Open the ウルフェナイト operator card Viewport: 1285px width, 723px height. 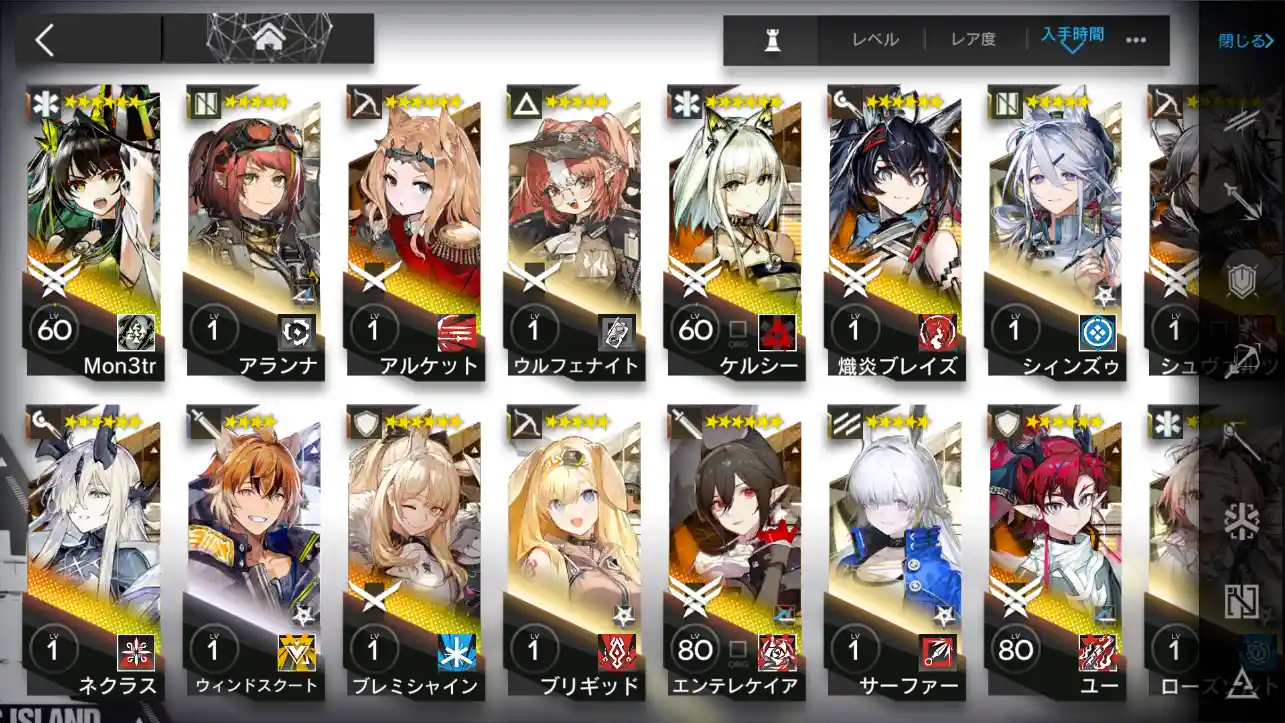click(x=575, y=230)
